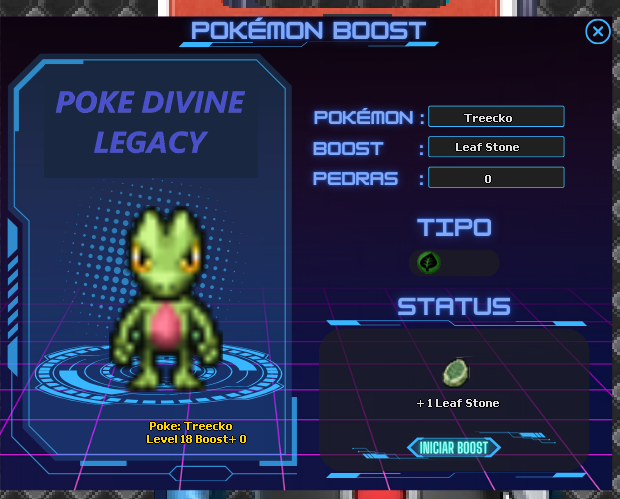Select the Pedras quantity field
The width and height of the screenshot is (620, 499).
coord(496,178)
